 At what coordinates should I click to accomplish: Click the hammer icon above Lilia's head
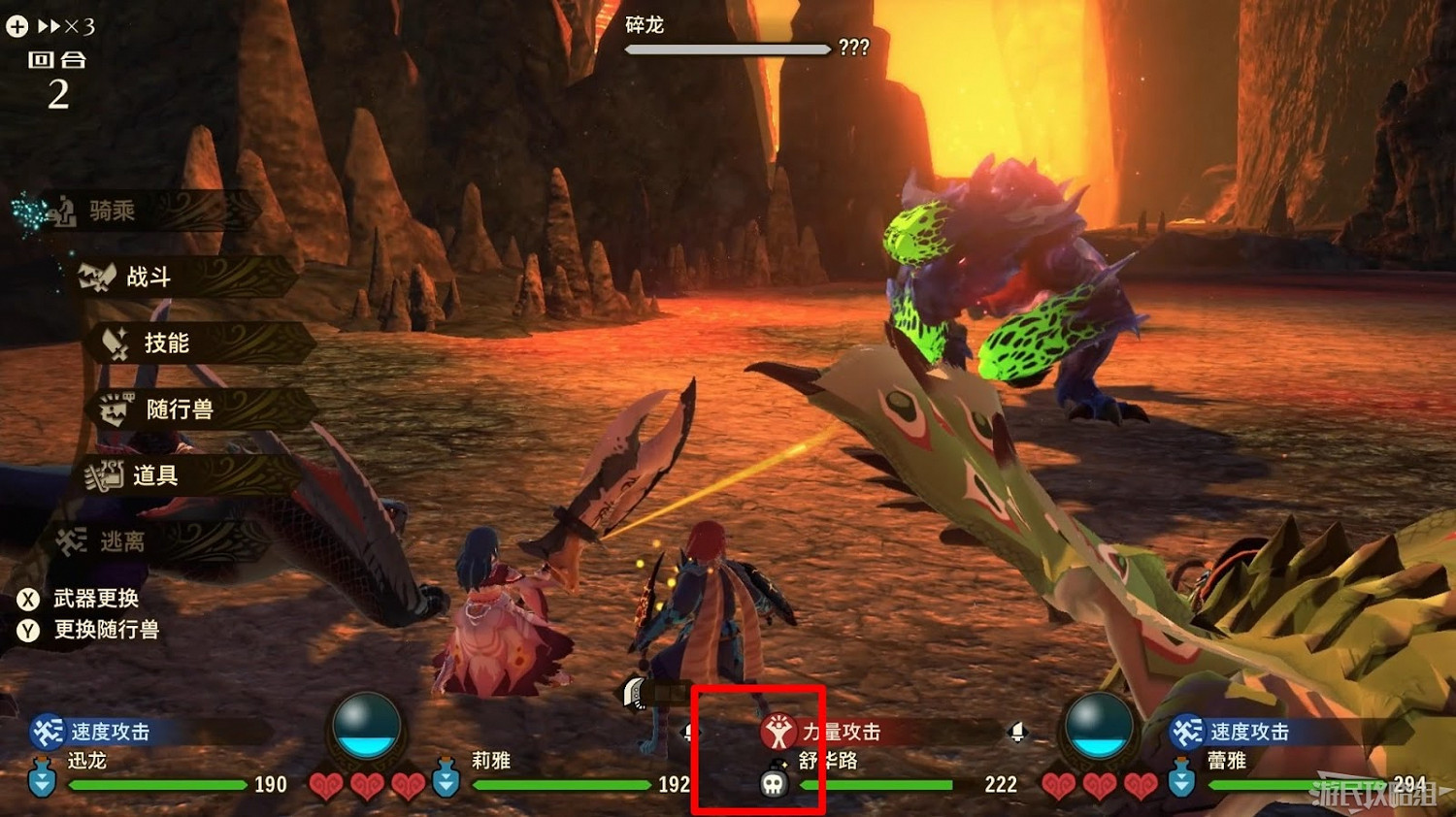click(632, 694)
